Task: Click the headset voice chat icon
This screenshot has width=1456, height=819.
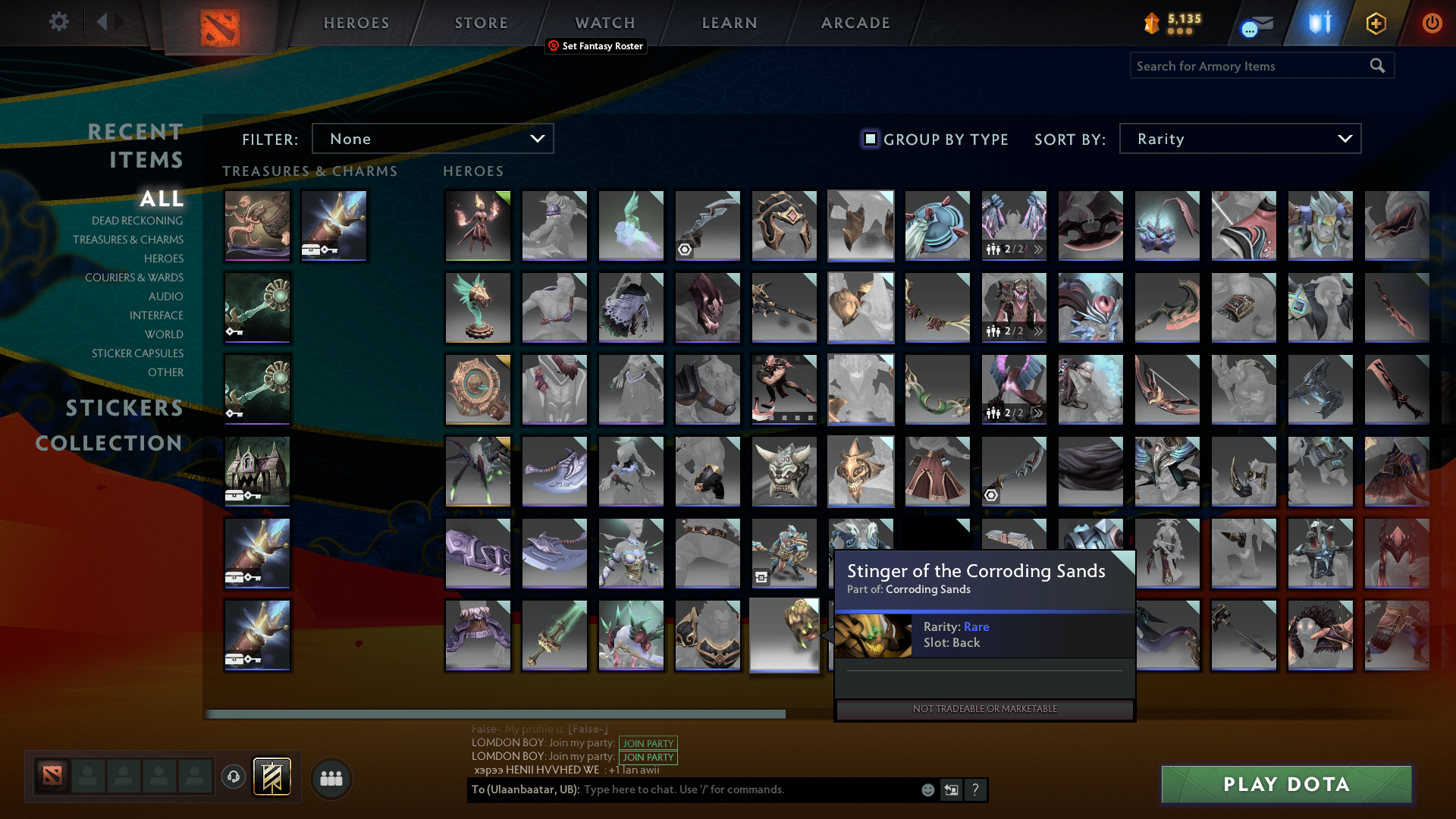Action: [234, 778]
